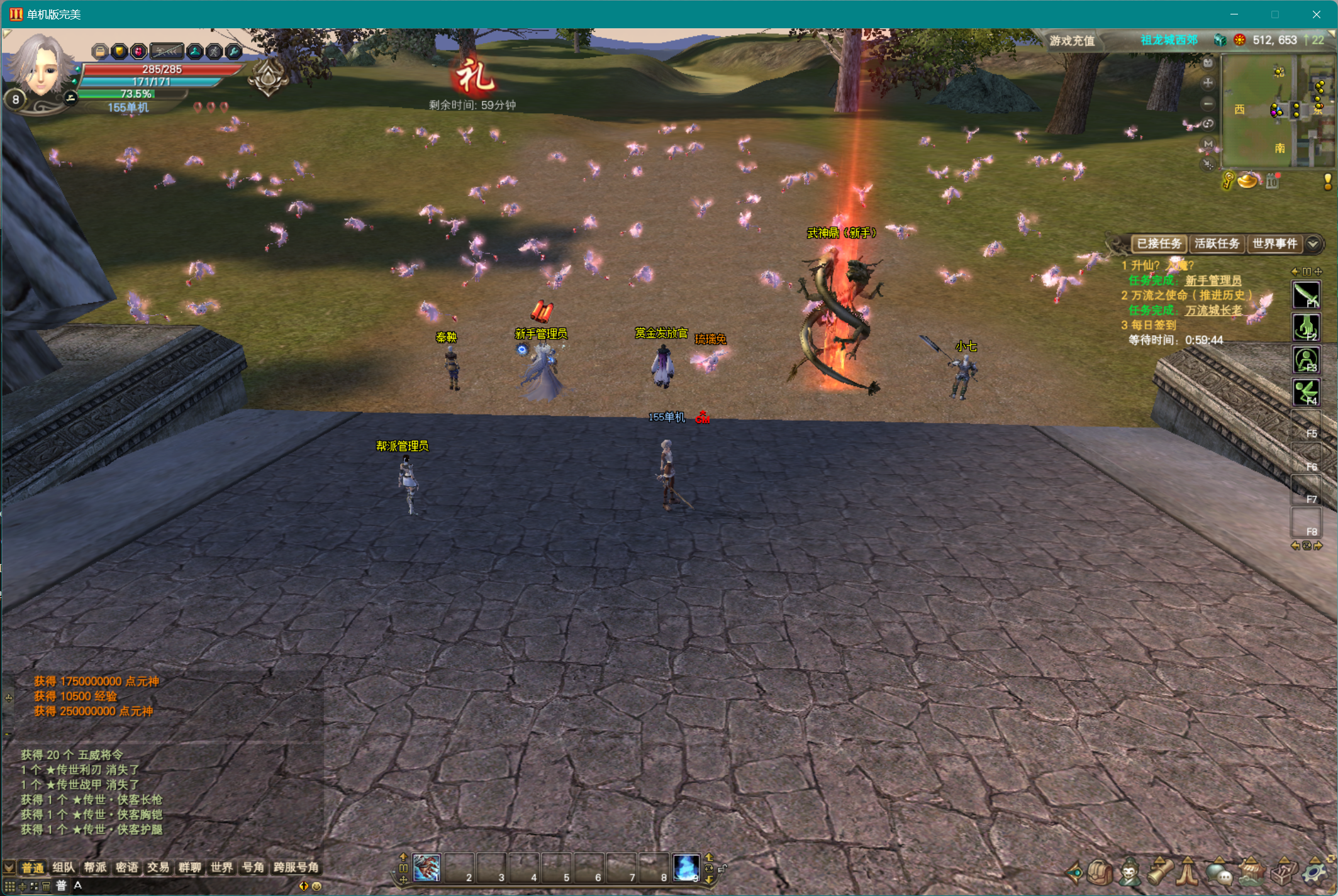Click the quest scroll icon
The image size is (1338, 896).
1159,873
